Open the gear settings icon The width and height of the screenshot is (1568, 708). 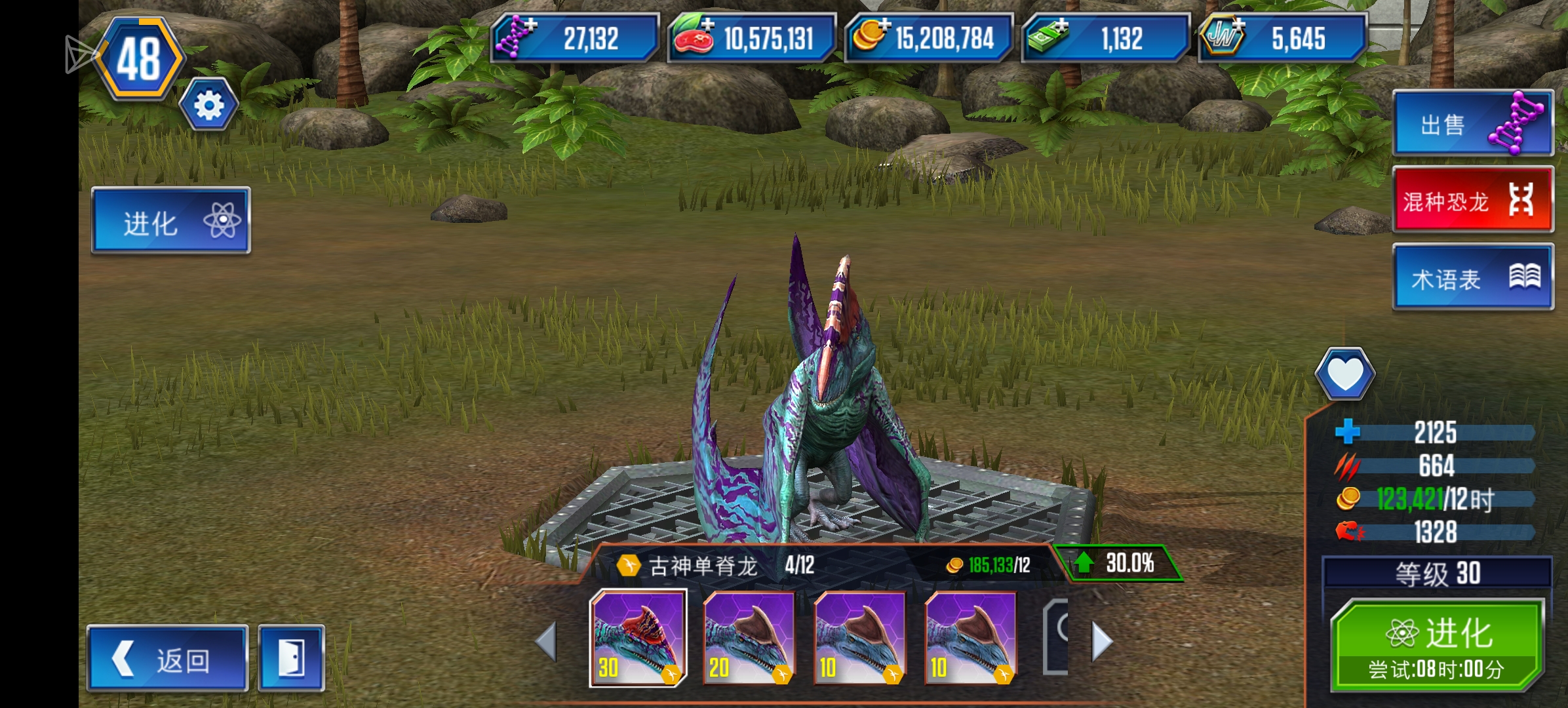[208, 105]
